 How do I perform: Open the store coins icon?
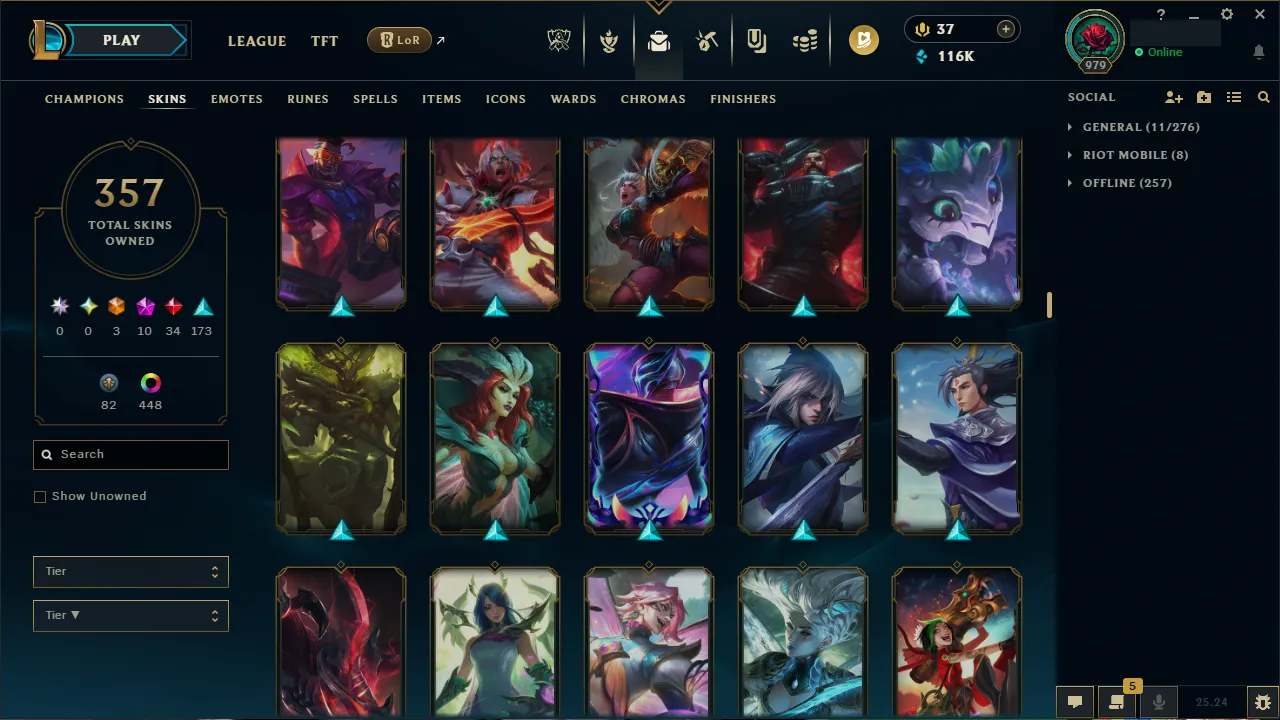coord(806,42)
